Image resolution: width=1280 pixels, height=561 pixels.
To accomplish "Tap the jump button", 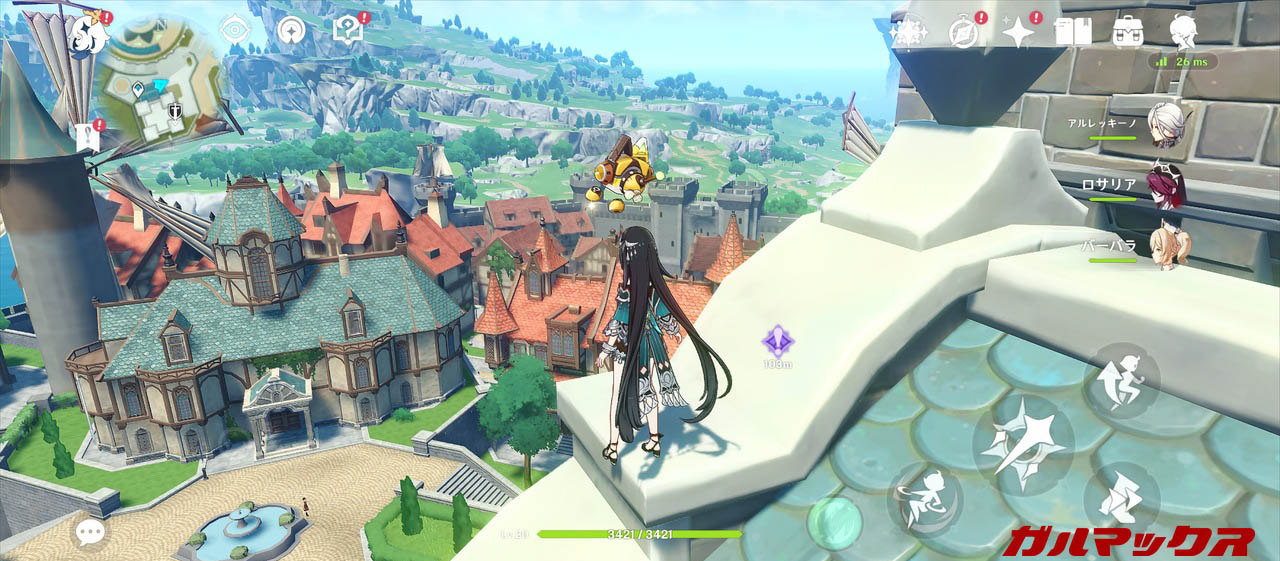I will (x=1121, y=380).
